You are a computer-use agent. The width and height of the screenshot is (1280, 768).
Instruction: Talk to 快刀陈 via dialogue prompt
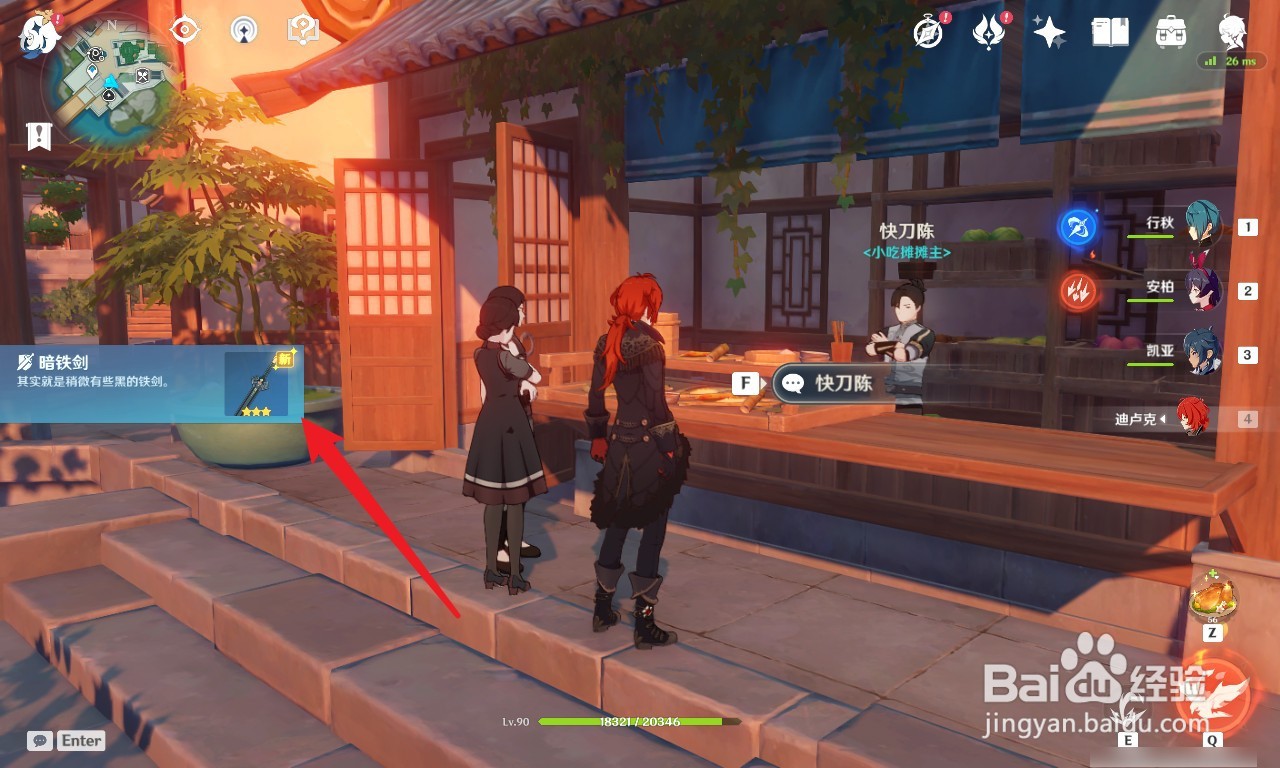(826, 383)
